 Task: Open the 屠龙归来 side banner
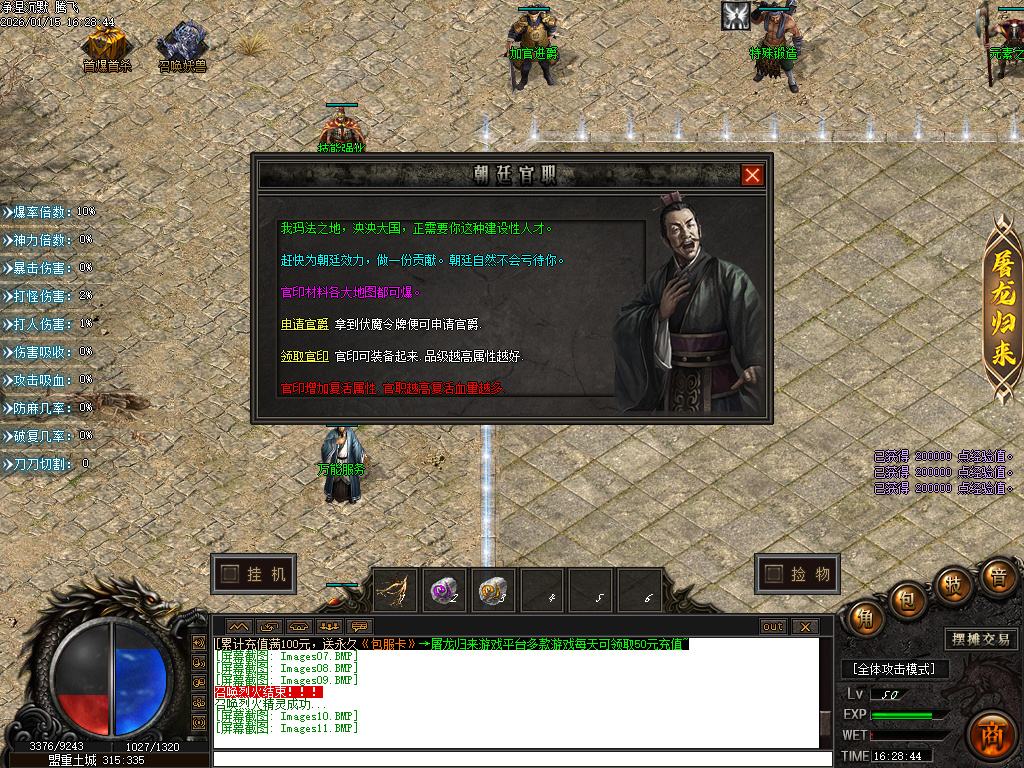[x=1002, y=310]
